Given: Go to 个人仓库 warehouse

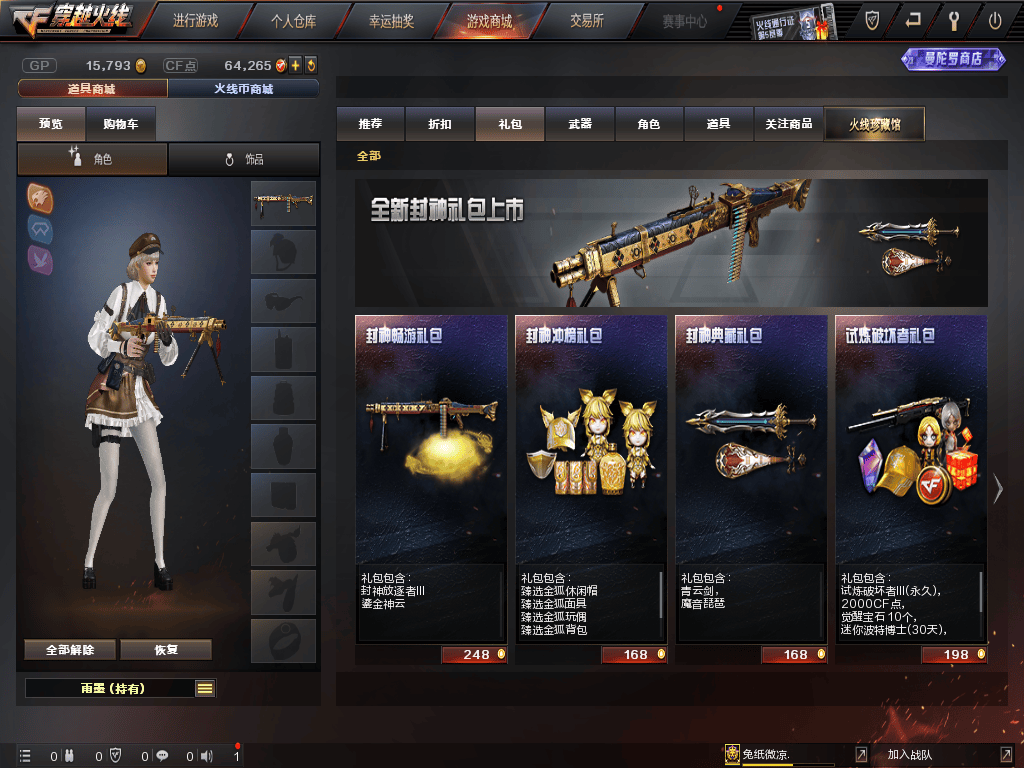Looking at the screenshot, I should [x=293, y=20].
